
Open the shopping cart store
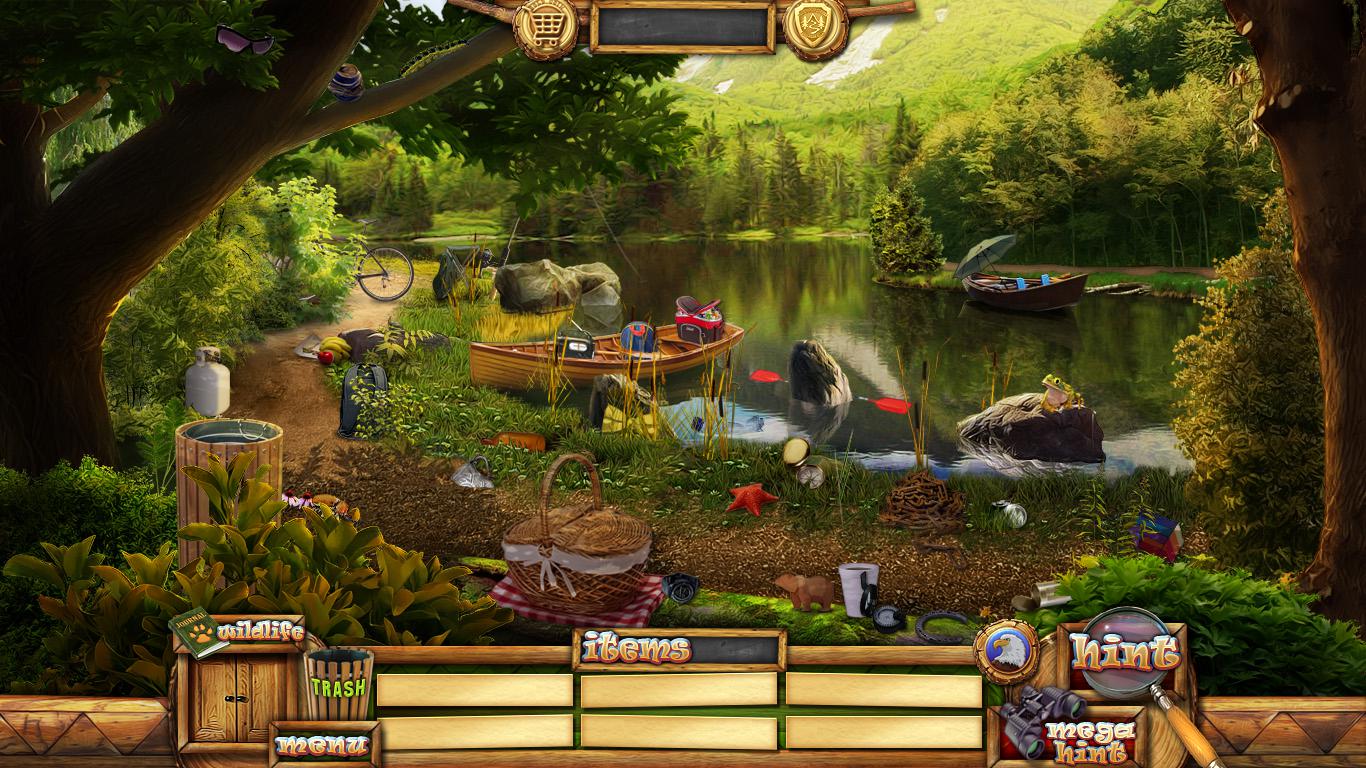point(545,27)
